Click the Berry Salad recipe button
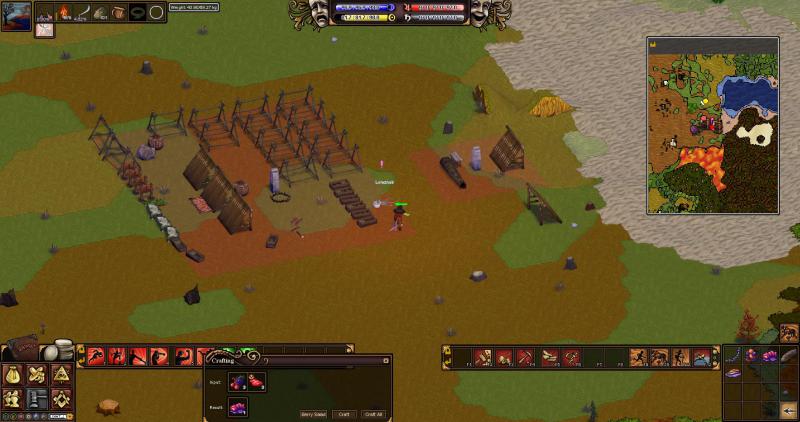Screen dimensions: 800x422 (313, 413)
